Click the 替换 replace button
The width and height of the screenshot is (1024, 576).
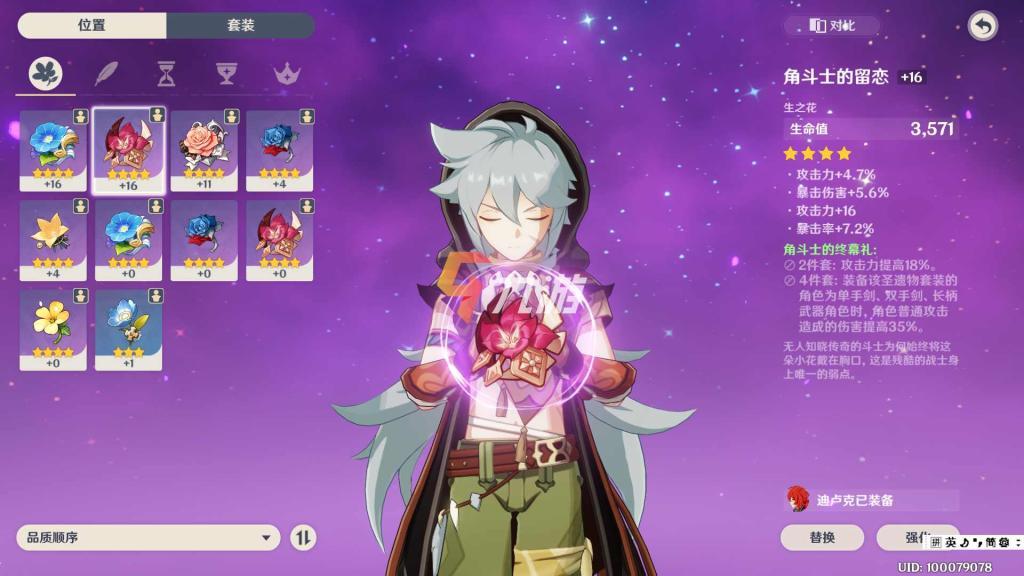(822, 538)
